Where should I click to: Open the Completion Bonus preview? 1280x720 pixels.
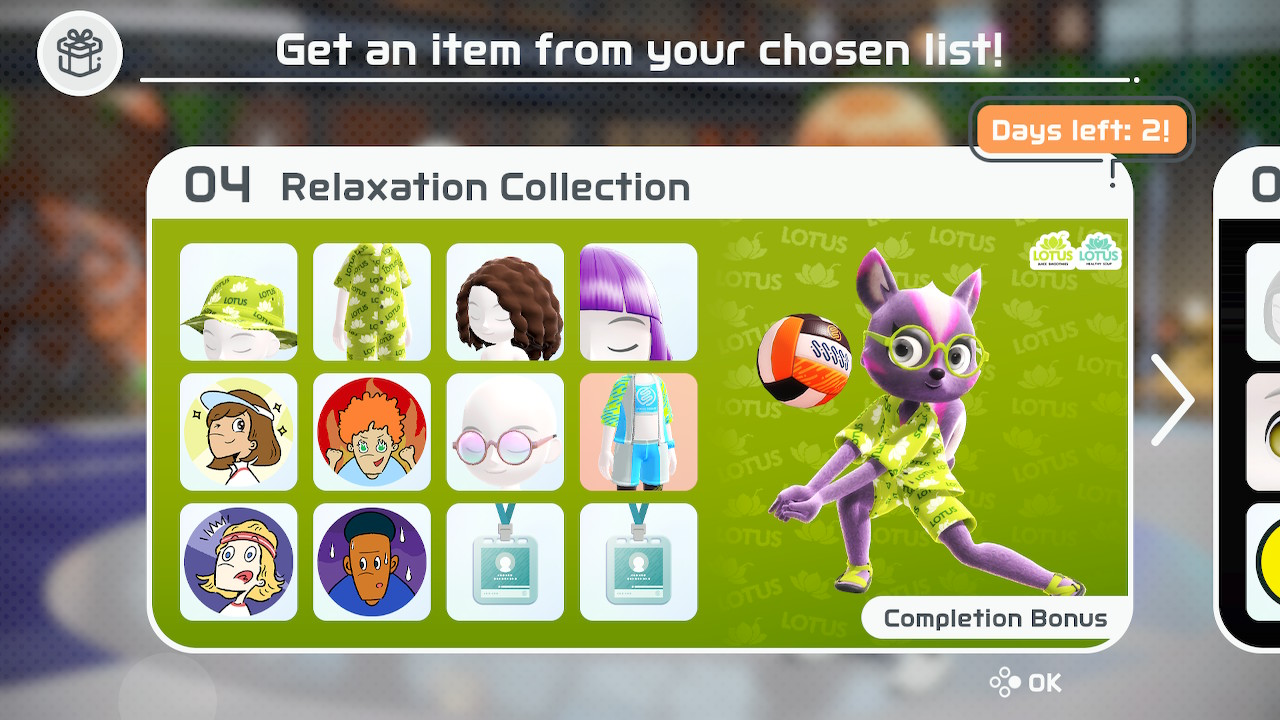point(995,618)
